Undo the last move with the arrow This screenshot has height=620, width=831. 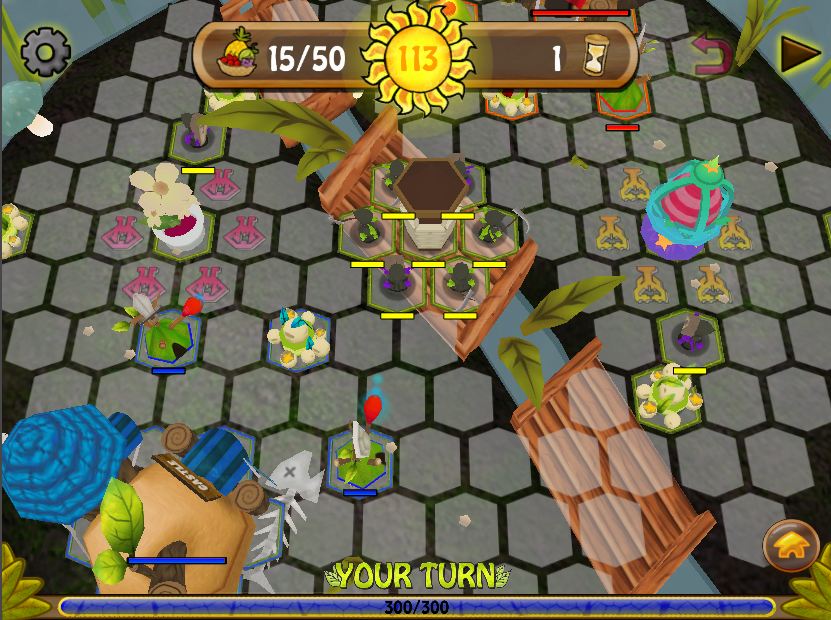point(713,55)
